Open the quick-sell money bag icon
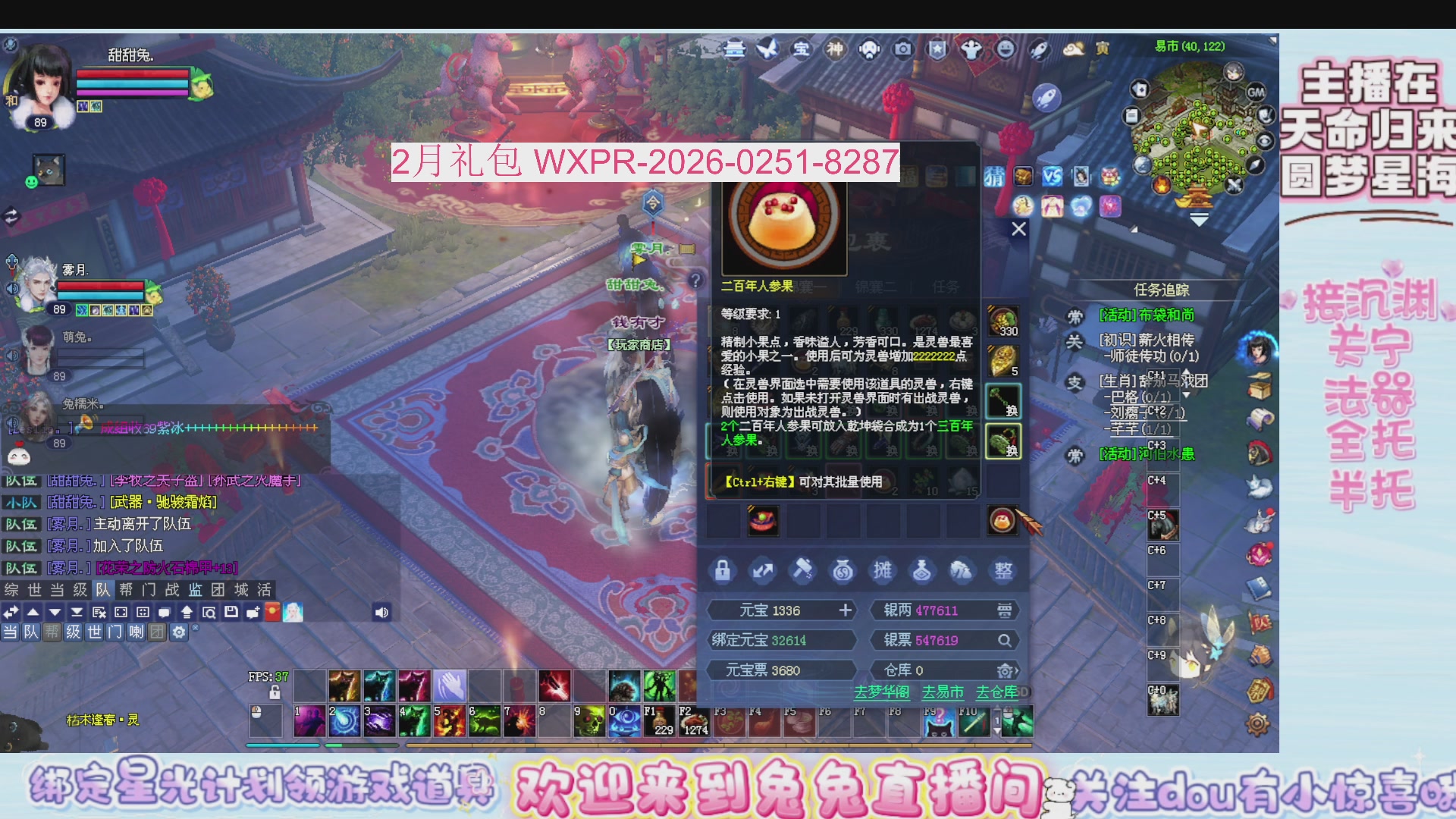Viewport: 1456px width, 819px height. (843, 570)
